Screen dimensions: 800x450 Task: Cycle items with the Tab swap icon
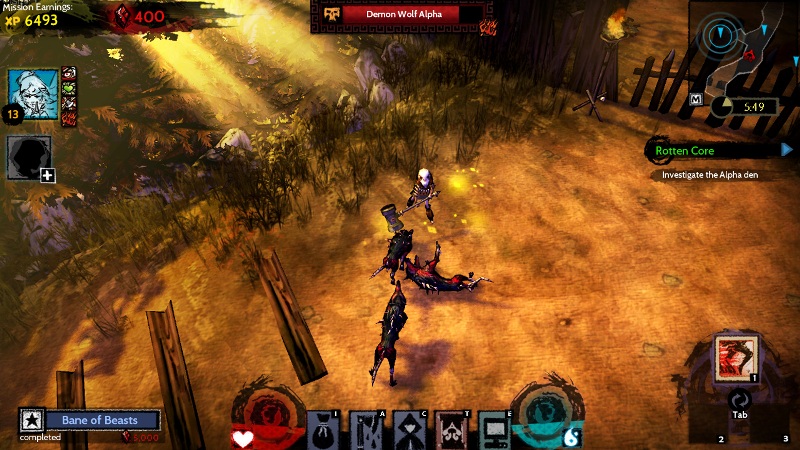pyautogui.click(x=736, y=400)
